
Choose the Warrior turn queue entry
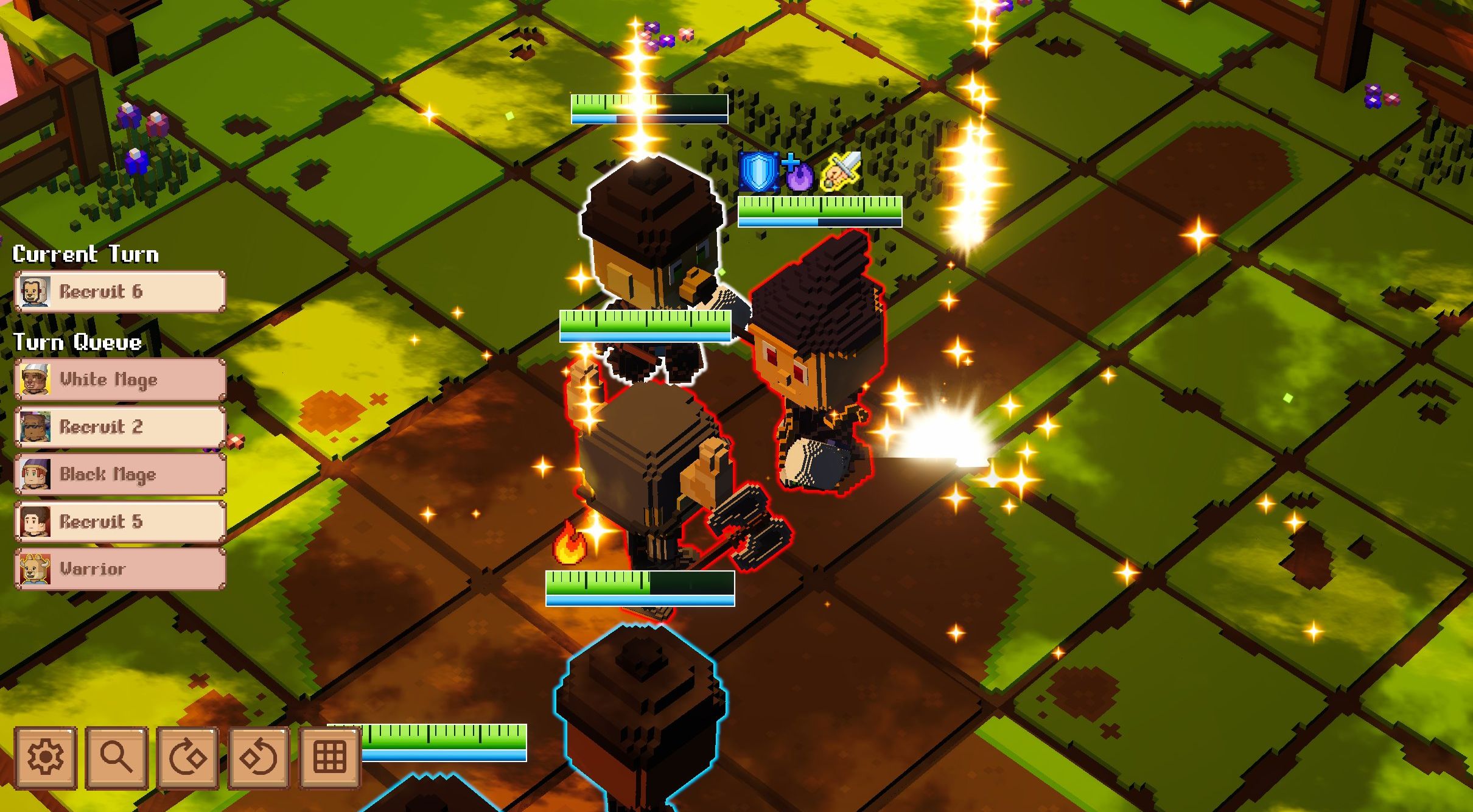click(120, 569)
